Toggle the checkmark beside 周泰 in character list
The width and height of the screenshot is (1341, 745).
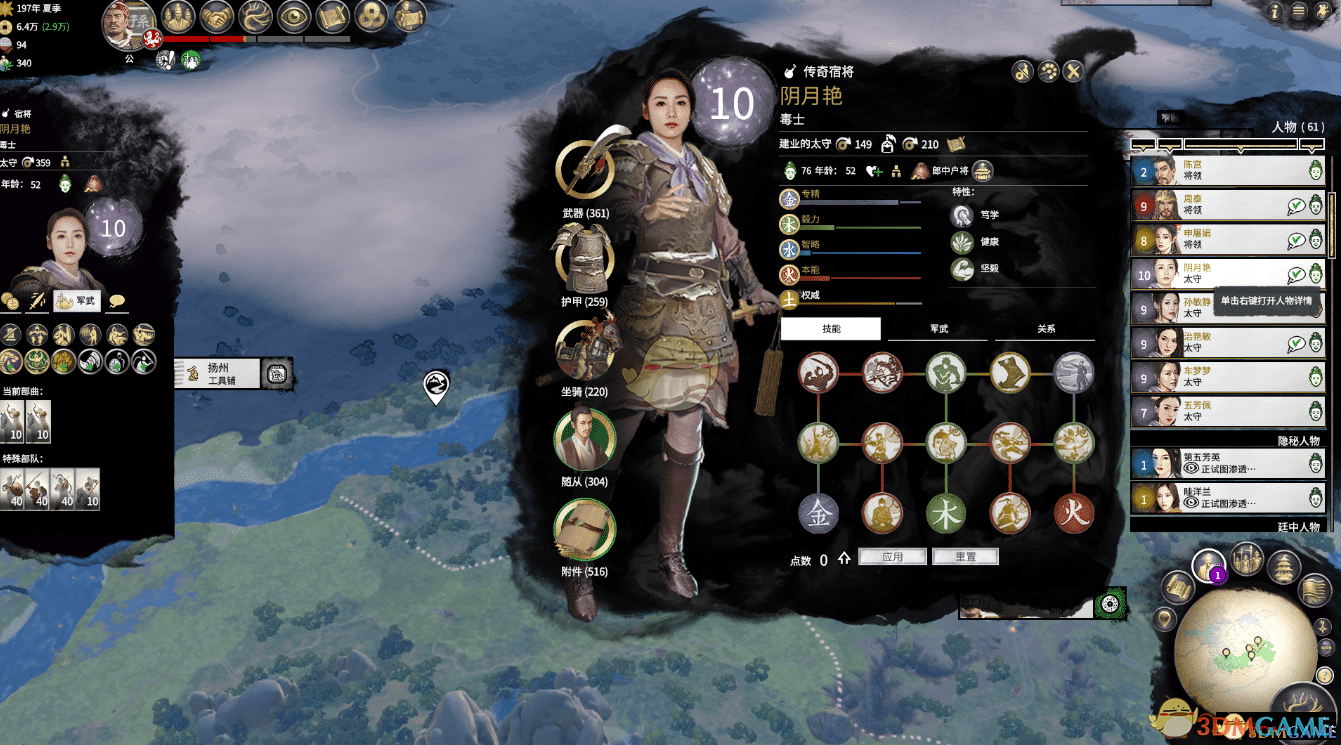coord(1295,205)
